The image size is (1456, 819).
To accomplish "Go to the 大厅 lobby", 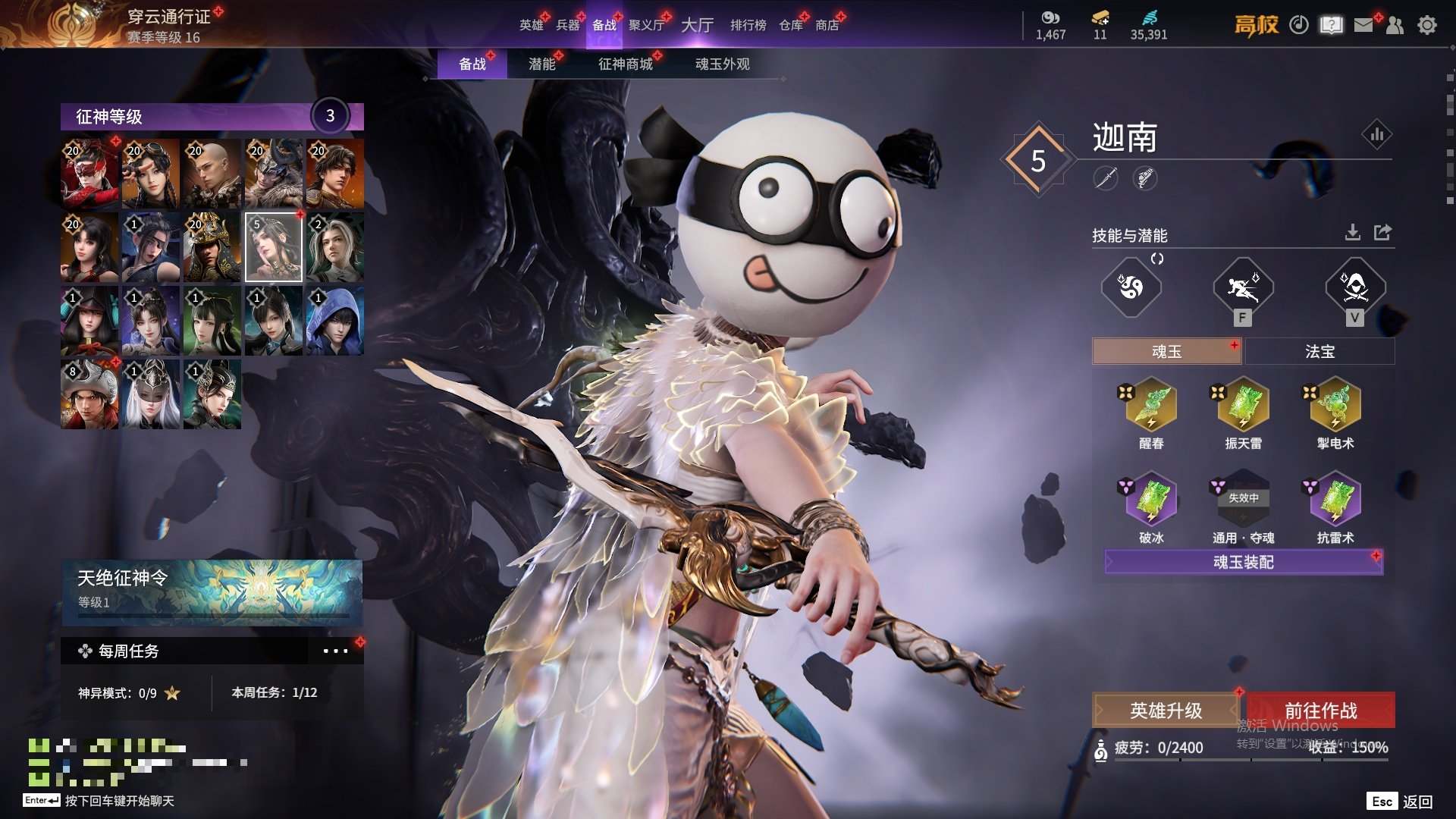I will [697, 25].
